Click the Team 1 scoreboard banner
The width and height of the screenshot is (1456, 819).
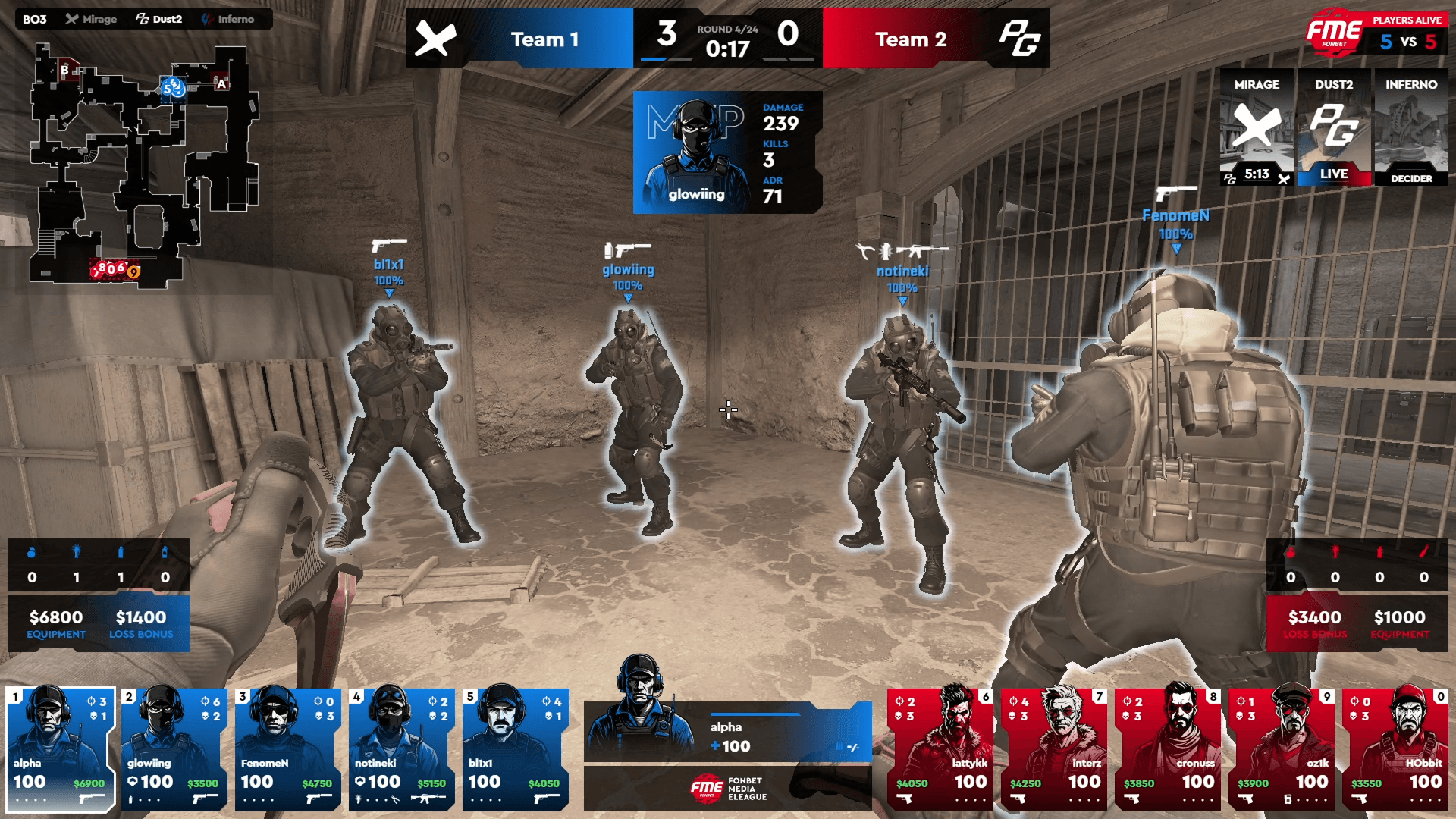click(x=519, y=39)
